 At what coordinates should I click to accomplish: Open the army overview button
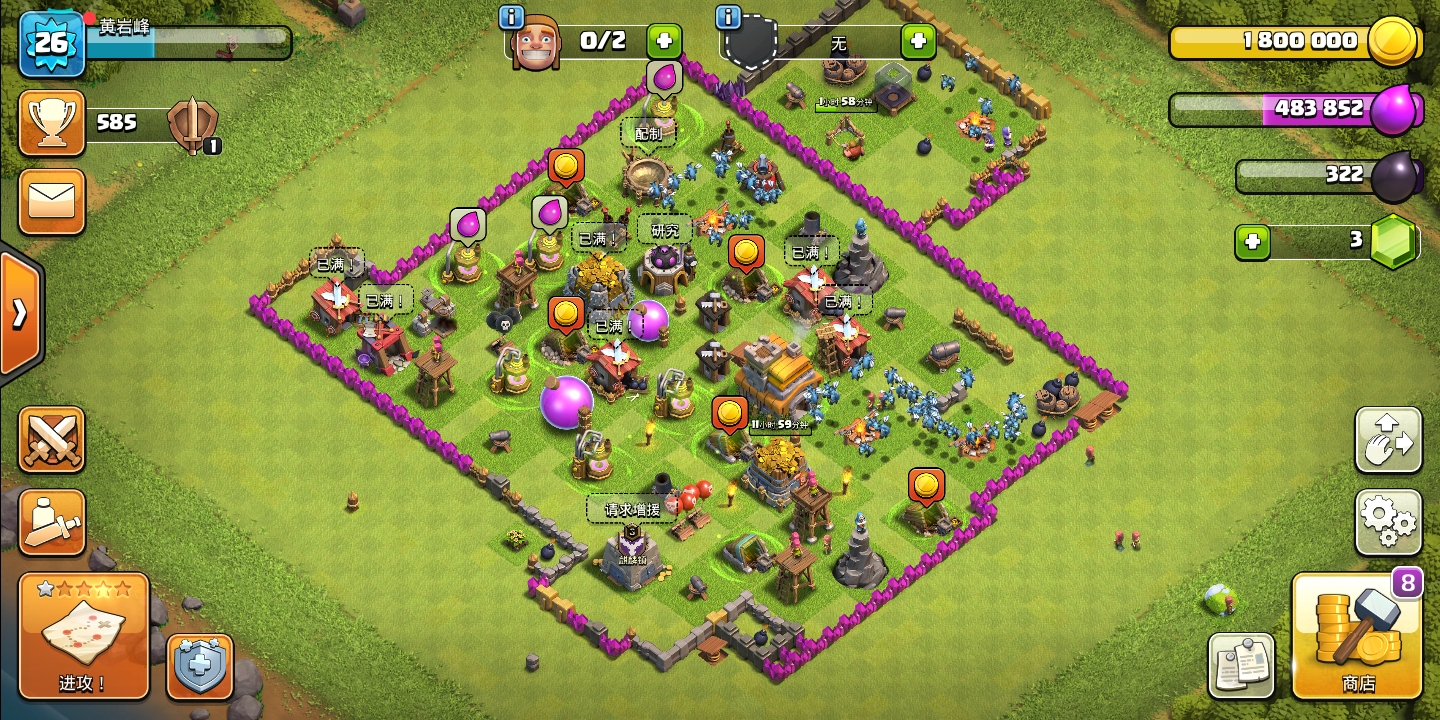(x=51, y=522)
